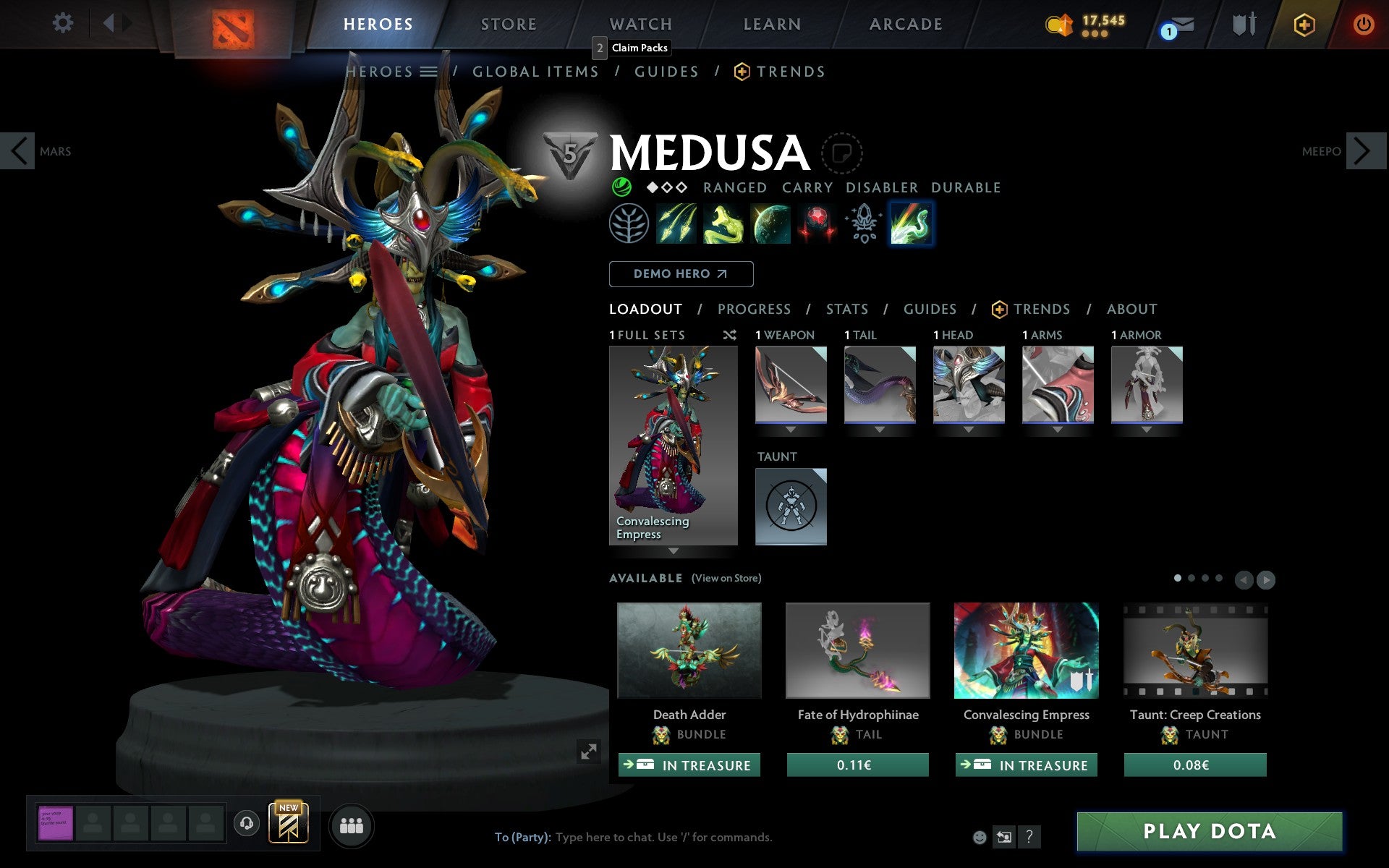Viewport: 1389px width, 868px height.
Task: Expand the Convalescing Empress set dropdown
Action: (x=674, y=550)
